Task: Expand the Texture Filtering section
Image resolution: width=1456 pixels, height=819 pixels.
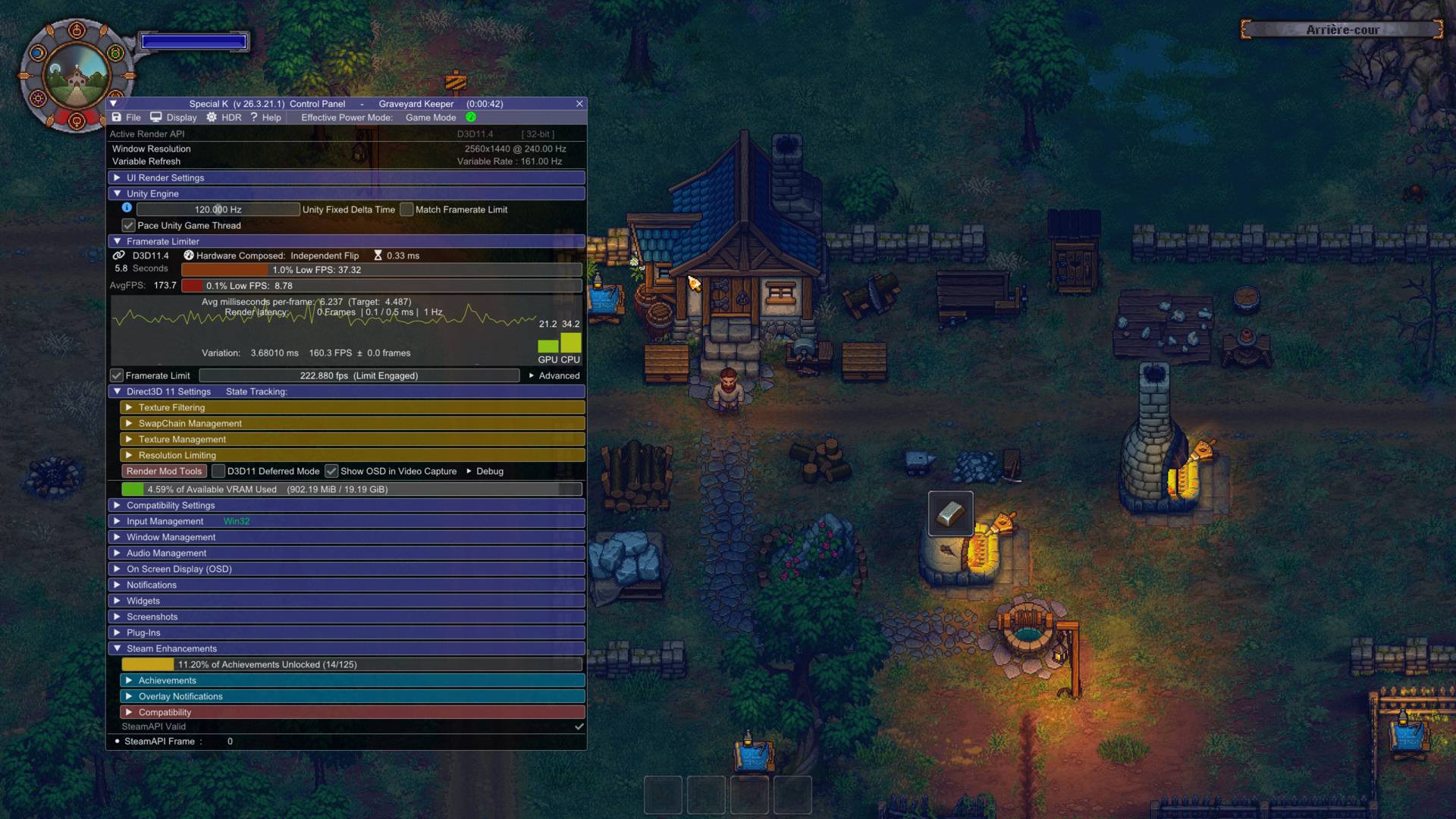Action: 171,408
